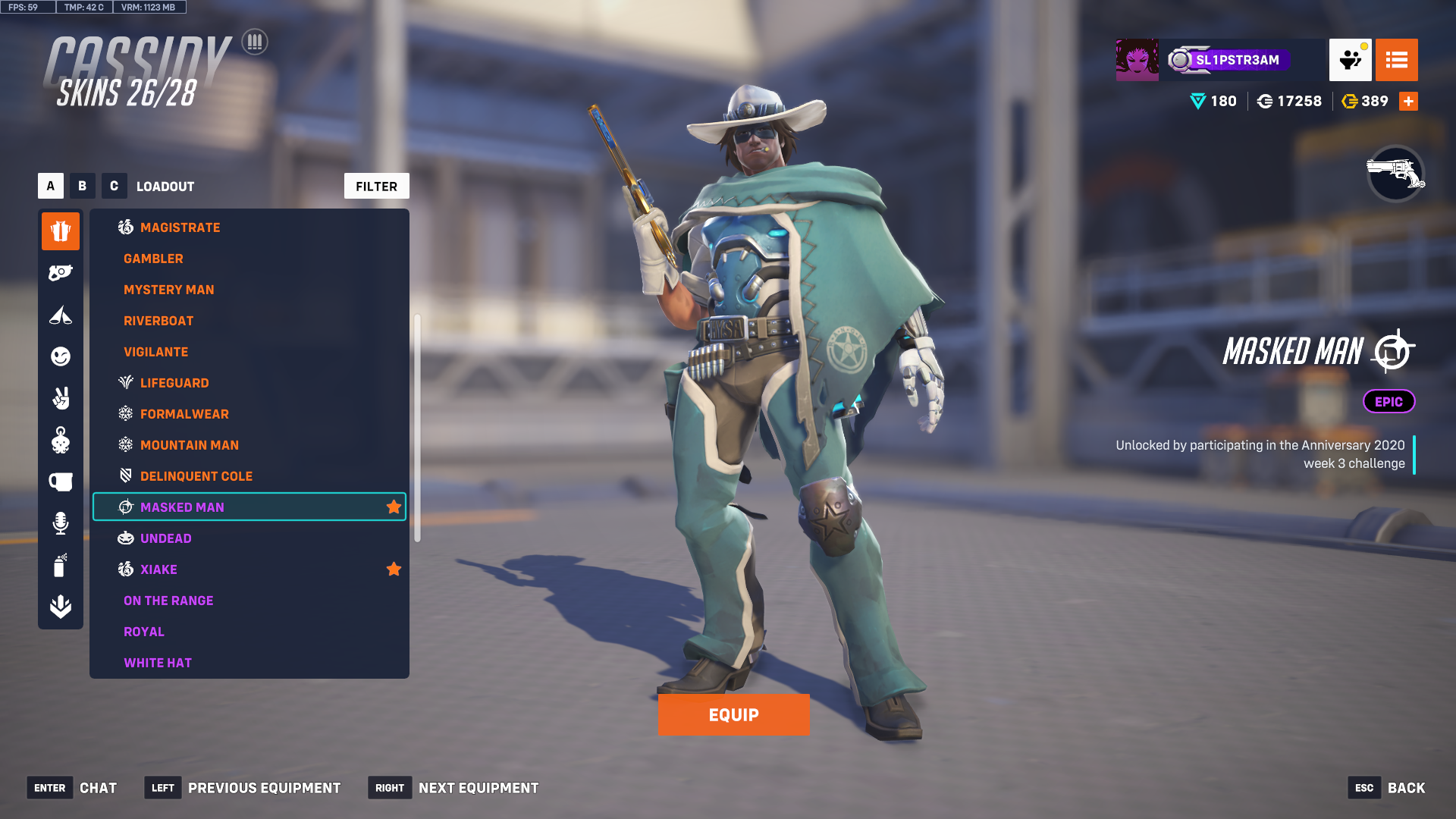Preview the Formalwear skin
This screenshot has height=819, width=1456.
coord(184,414)
